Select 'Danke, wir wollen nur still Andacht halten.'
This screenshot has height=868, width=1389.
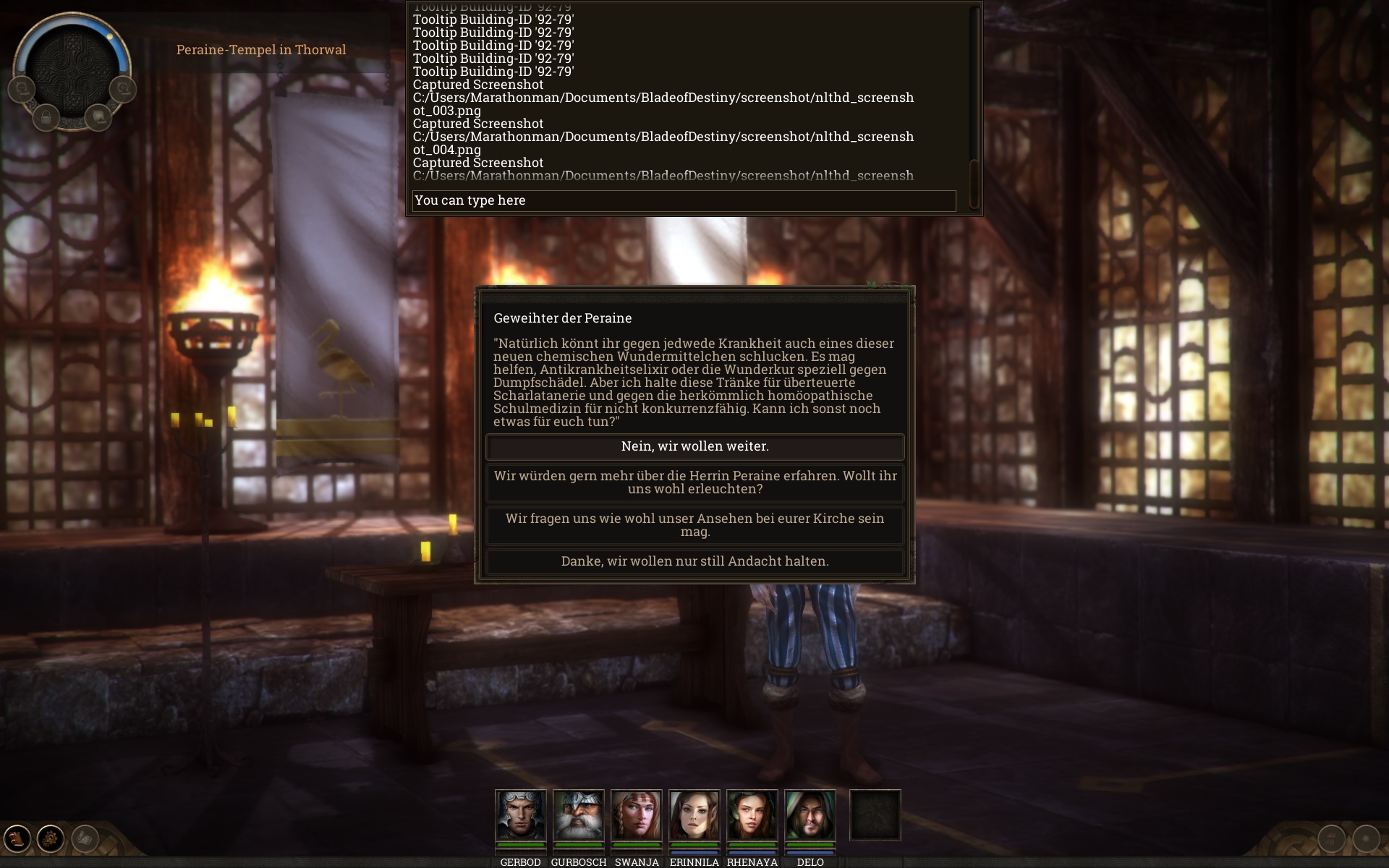point(694,561)
